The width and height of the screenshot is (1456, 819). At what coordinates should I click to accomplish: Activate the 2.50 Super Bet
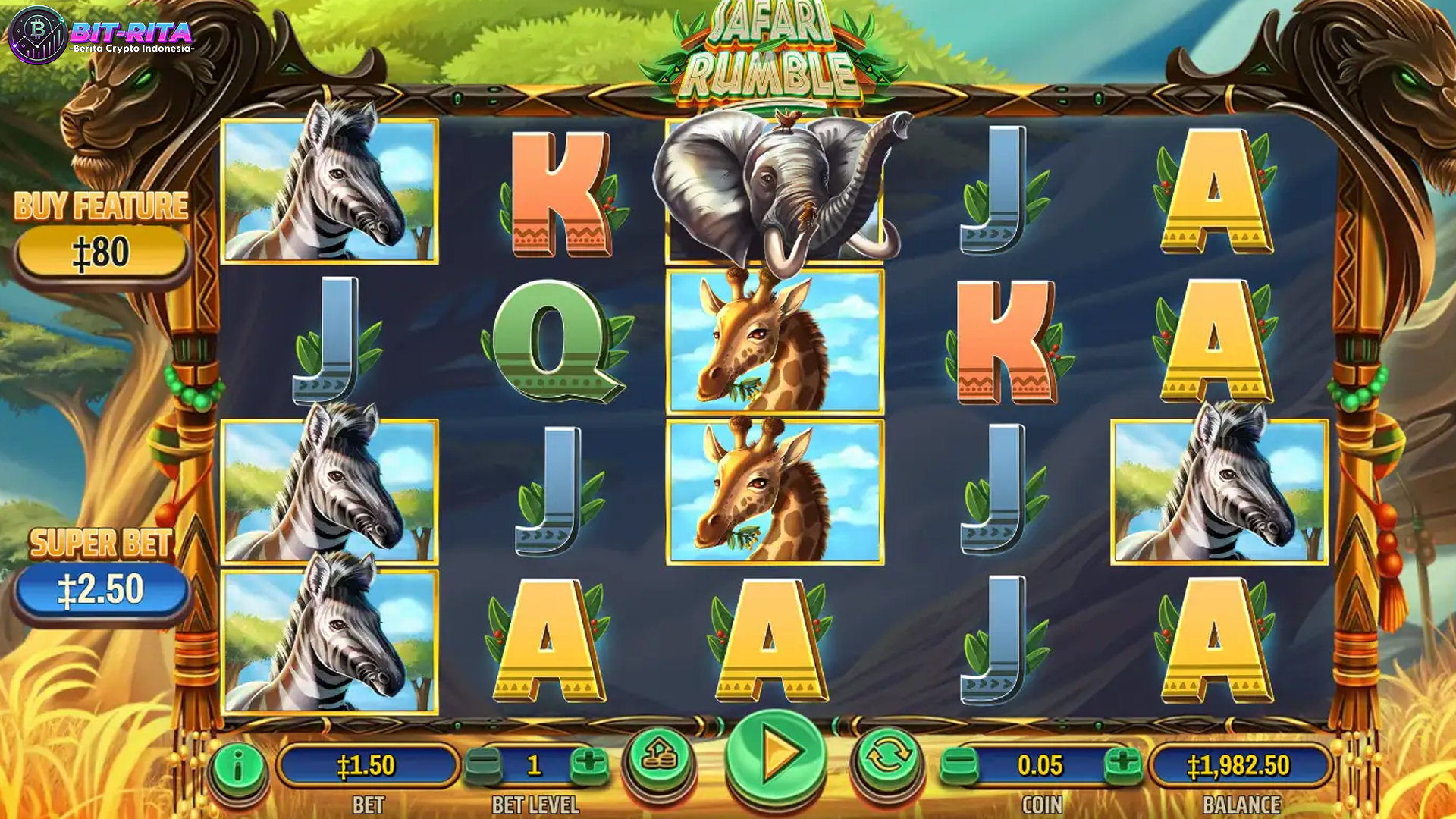click(102, 590)
